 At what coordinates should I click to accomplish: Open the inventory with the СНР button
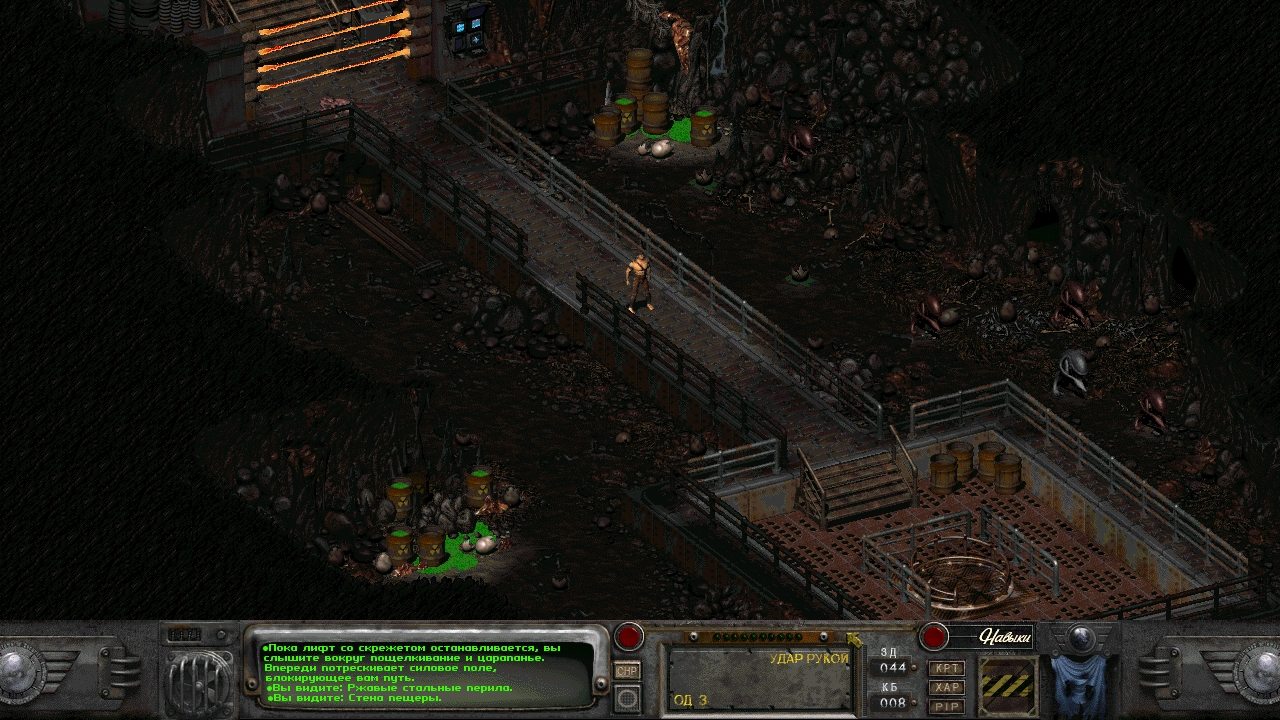coord(627,671)
